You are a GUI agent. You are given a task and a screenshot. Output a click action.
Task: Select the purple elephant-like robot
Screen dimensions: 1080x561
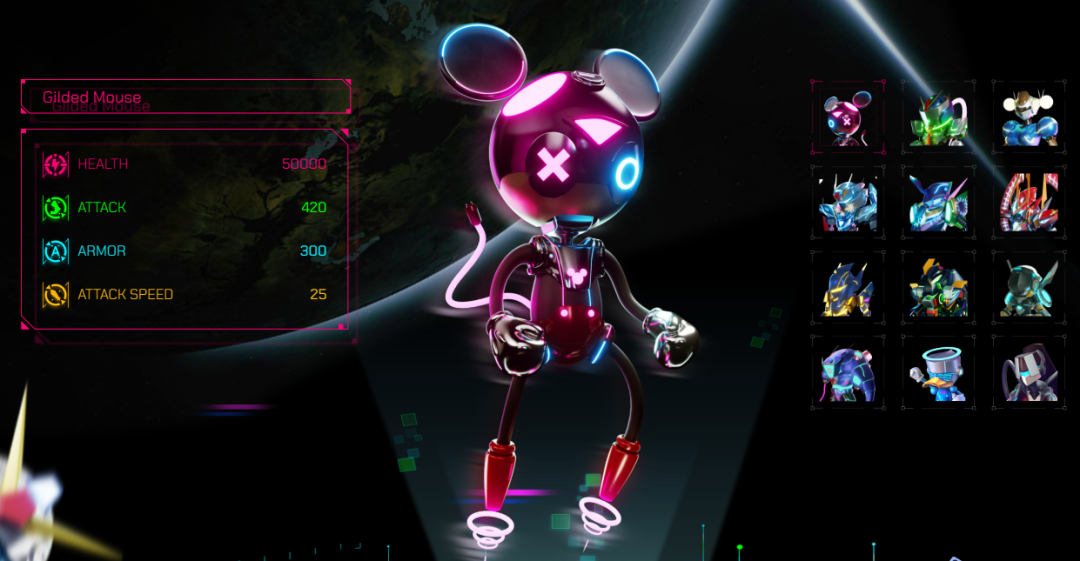[846, 373]
